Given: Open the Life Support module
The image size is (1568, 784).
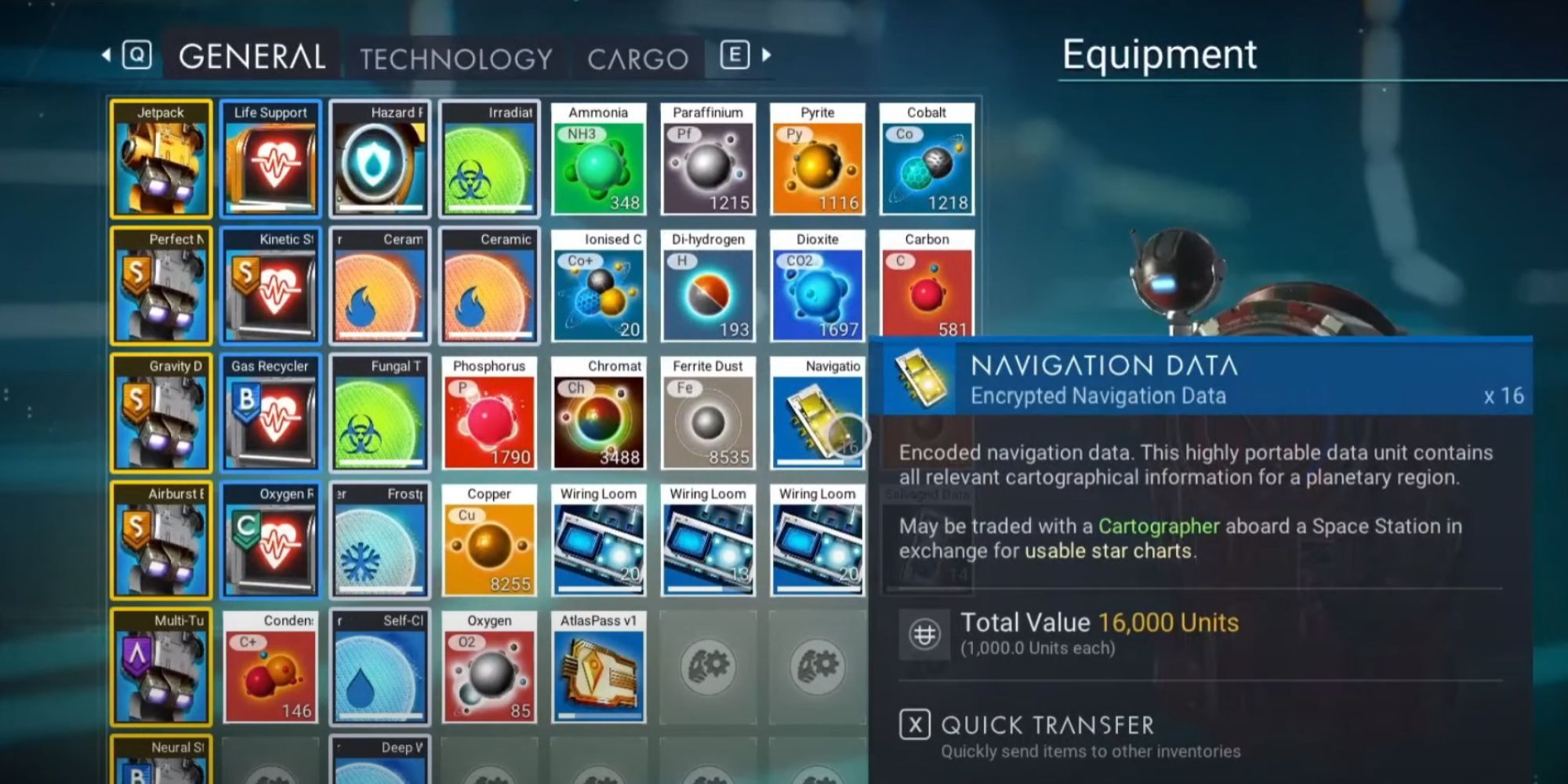Looking at the screenshot, I should [270, 158].
